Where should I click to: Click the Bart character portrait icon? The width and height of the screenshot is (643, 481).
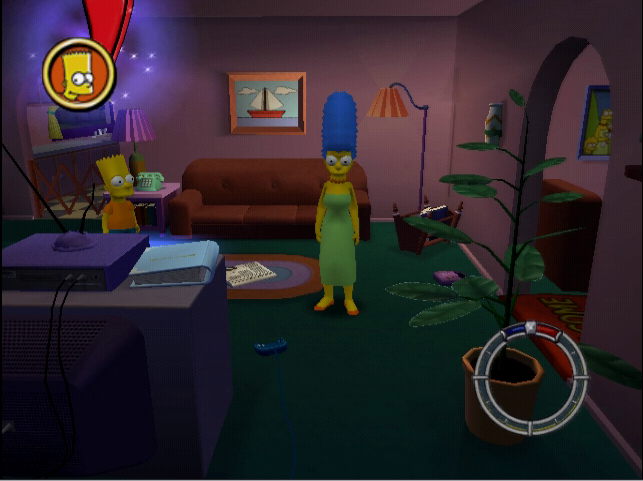(x=79, y=73)
